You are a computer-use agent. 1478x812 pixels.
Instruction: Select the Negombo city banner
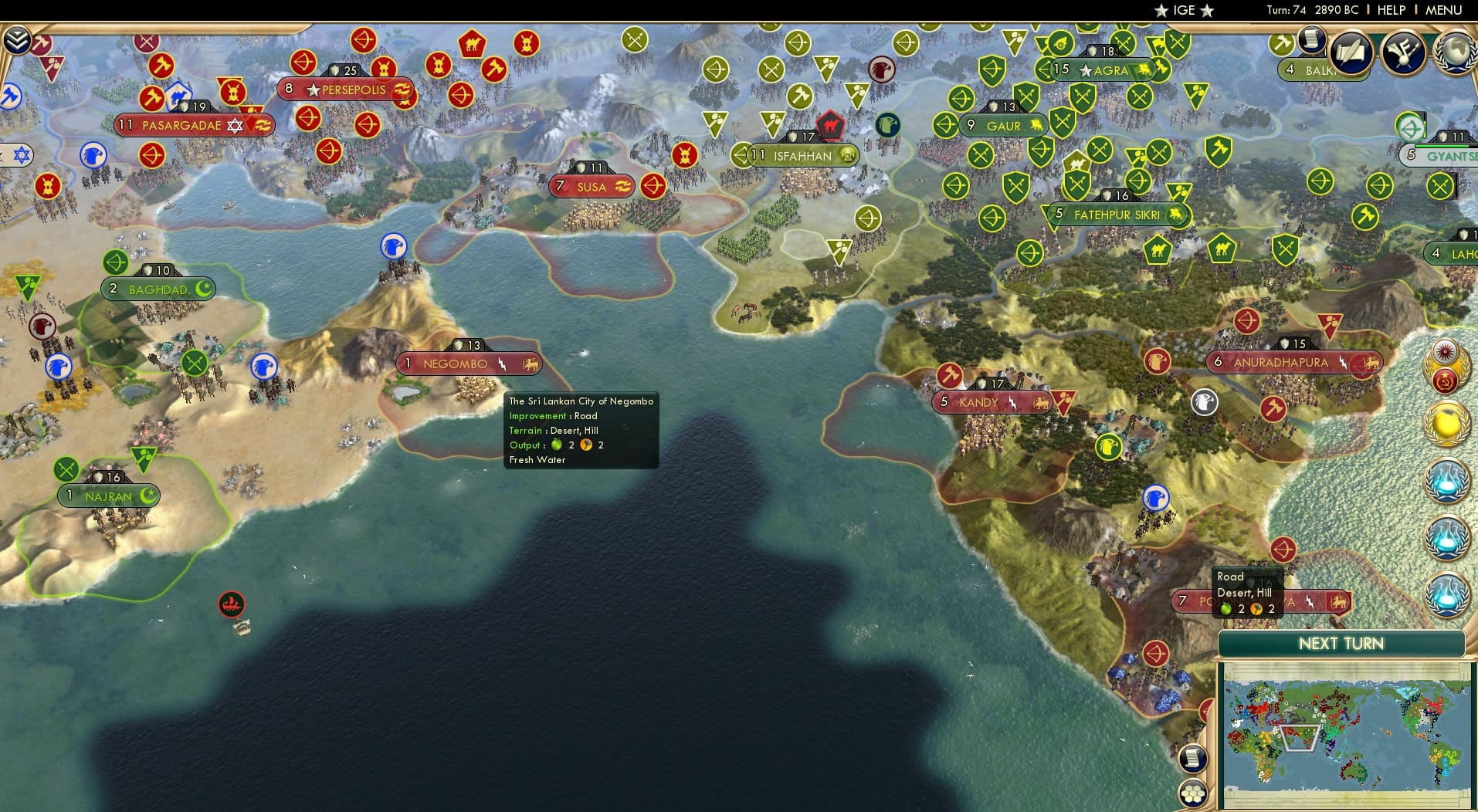(469, 363)
